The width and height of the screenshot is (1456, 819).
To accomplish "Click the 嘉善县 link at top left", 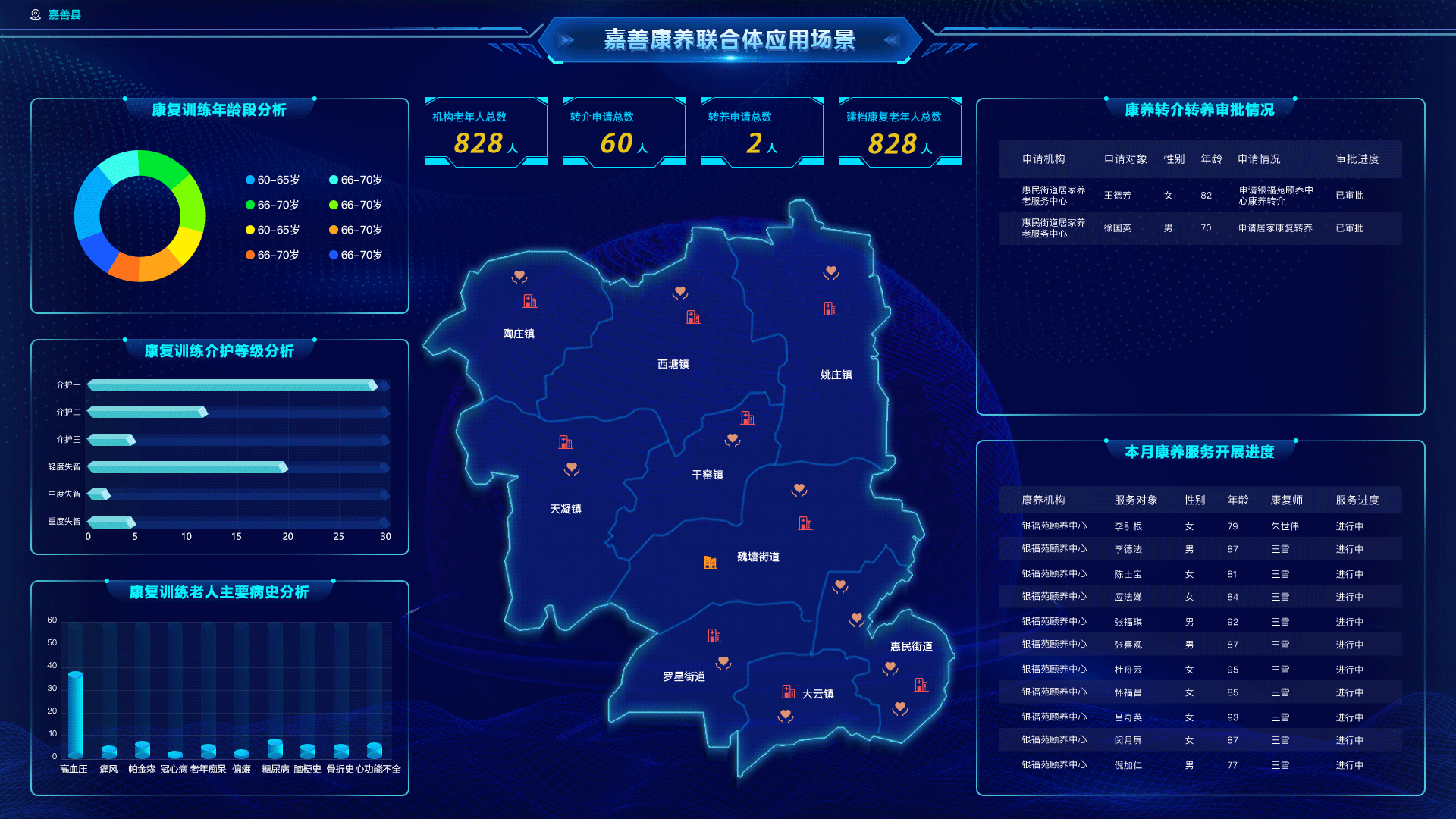I will coord(63,14).
